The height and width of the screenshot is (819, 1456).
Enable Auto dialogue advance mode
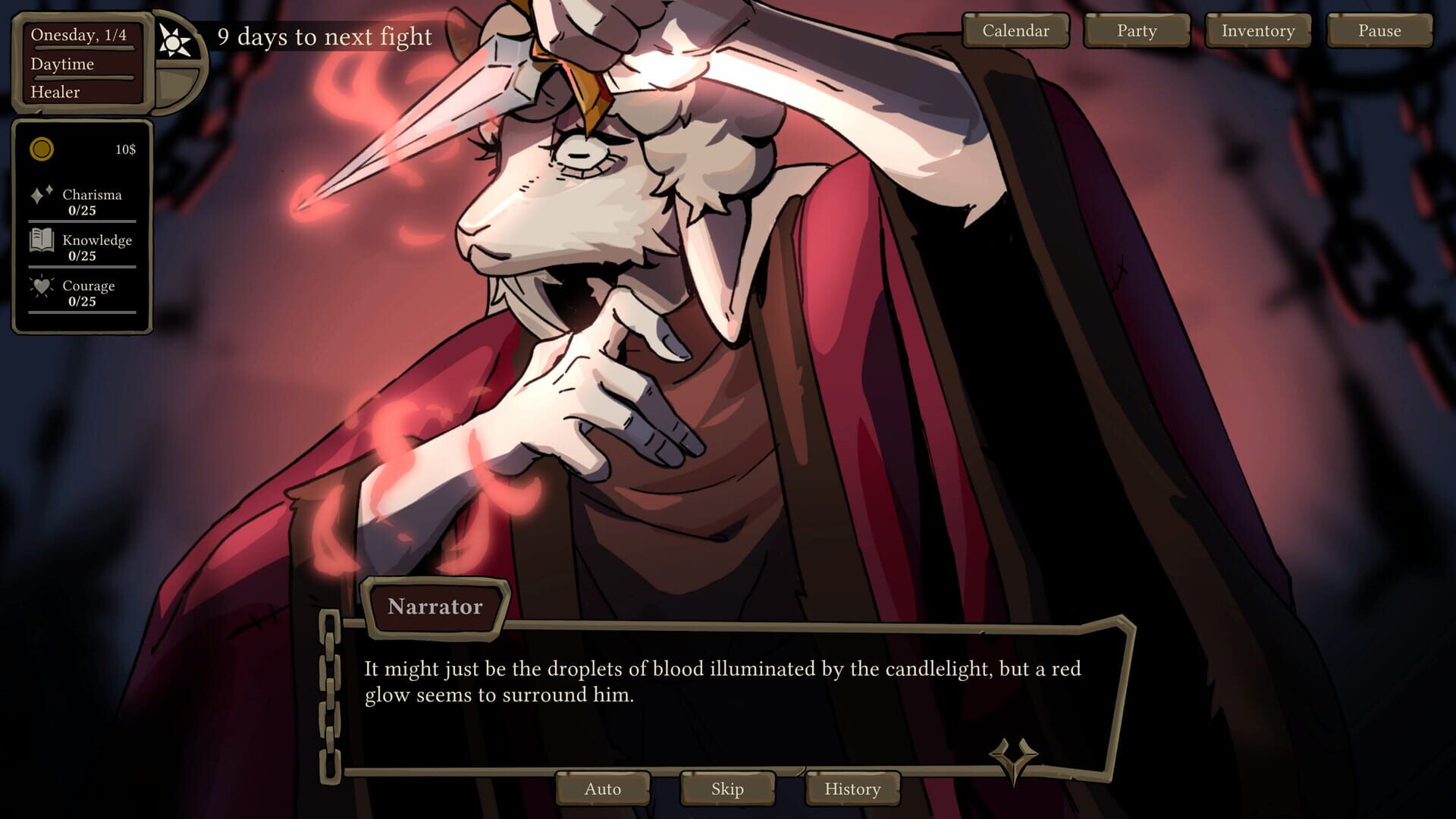tap(603, 789)
